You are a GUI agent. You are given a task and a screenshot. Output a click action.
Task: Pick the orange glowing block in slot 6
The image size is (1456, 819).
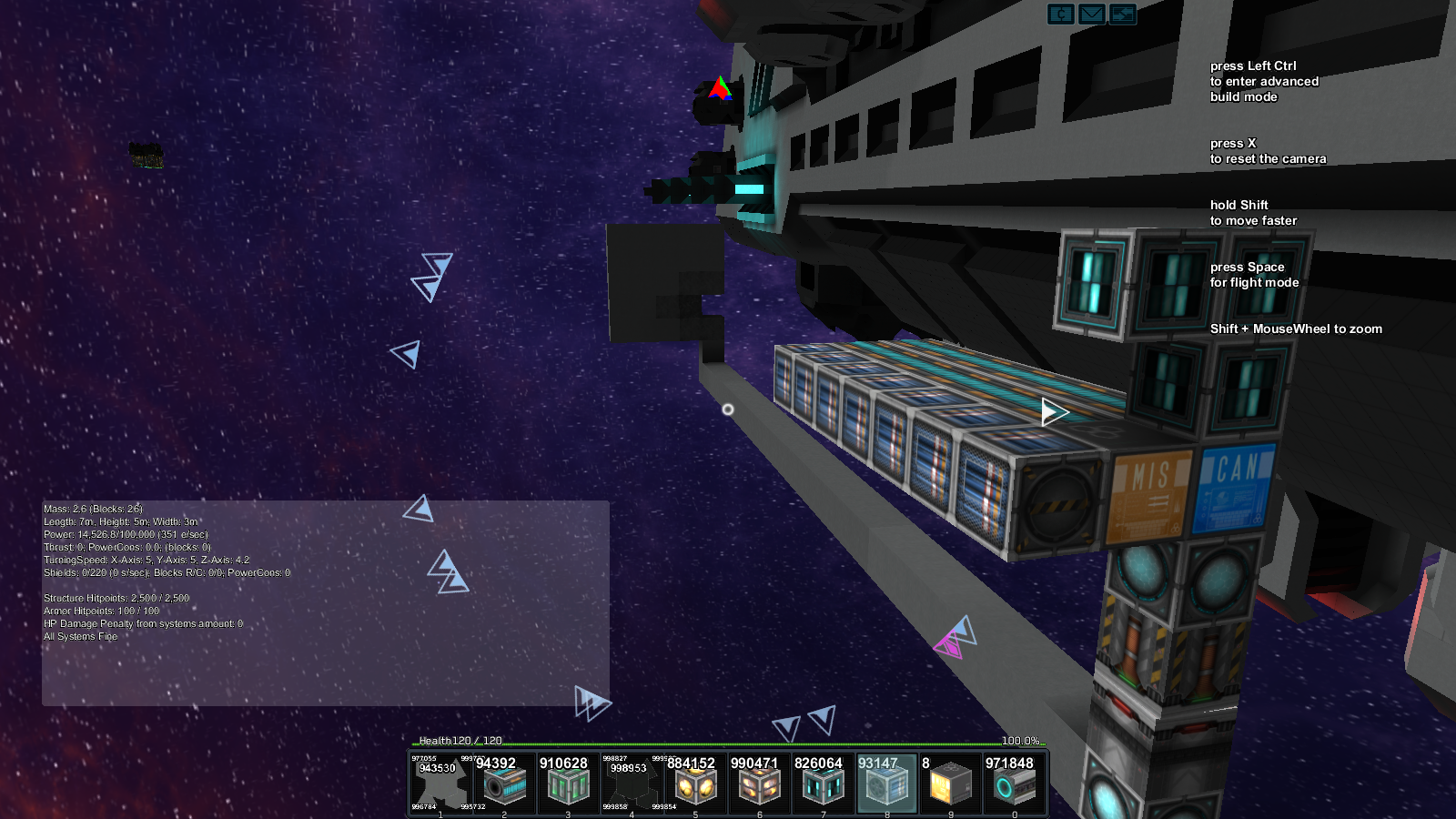click(x=759, y=784)
